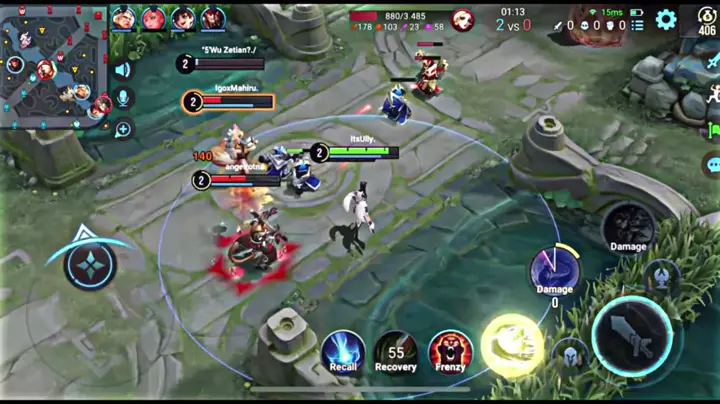The image size is (720, 404).
Task: Cast the purple Damage skill on cooldown
Action: pos(554,271)
